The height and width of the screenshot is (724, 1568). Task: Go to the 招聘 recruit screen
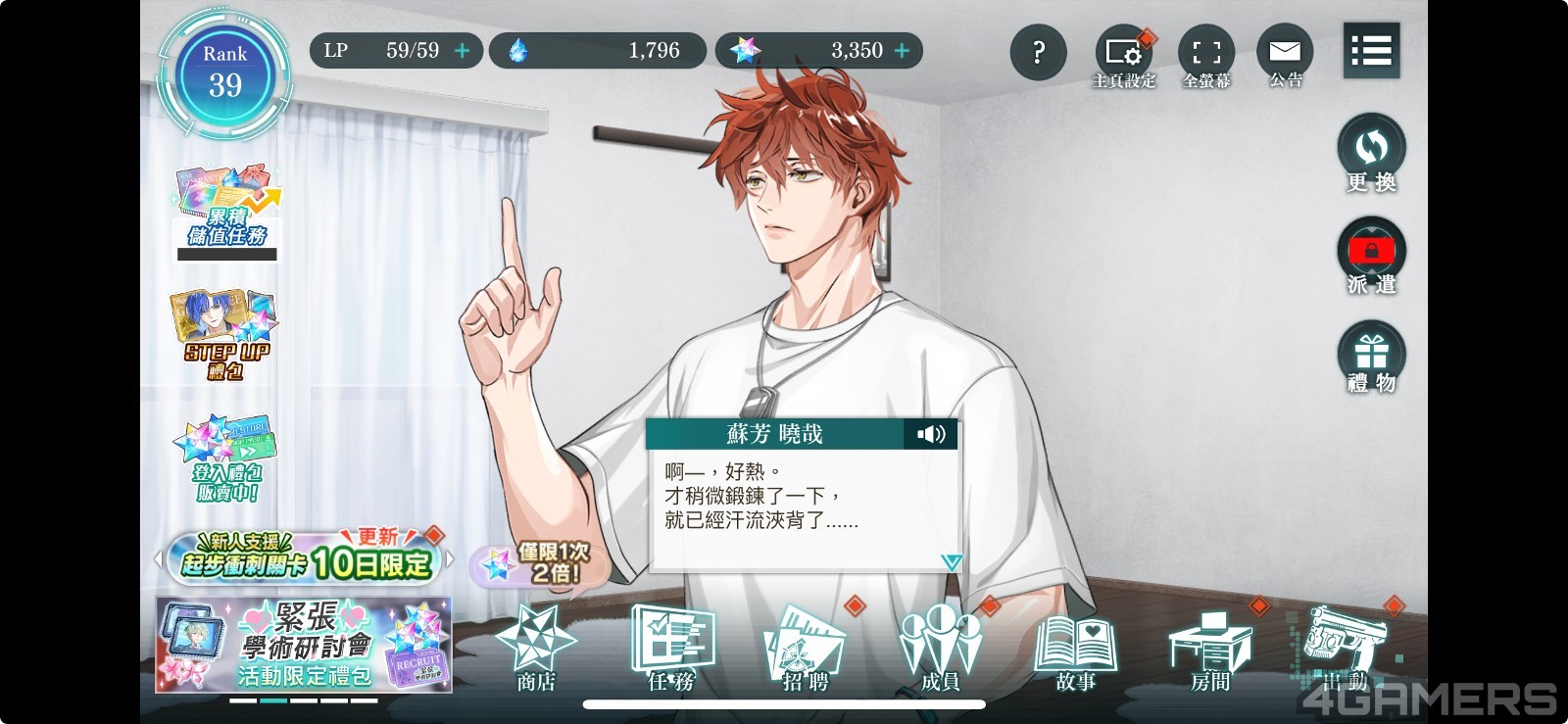[806, 648]
